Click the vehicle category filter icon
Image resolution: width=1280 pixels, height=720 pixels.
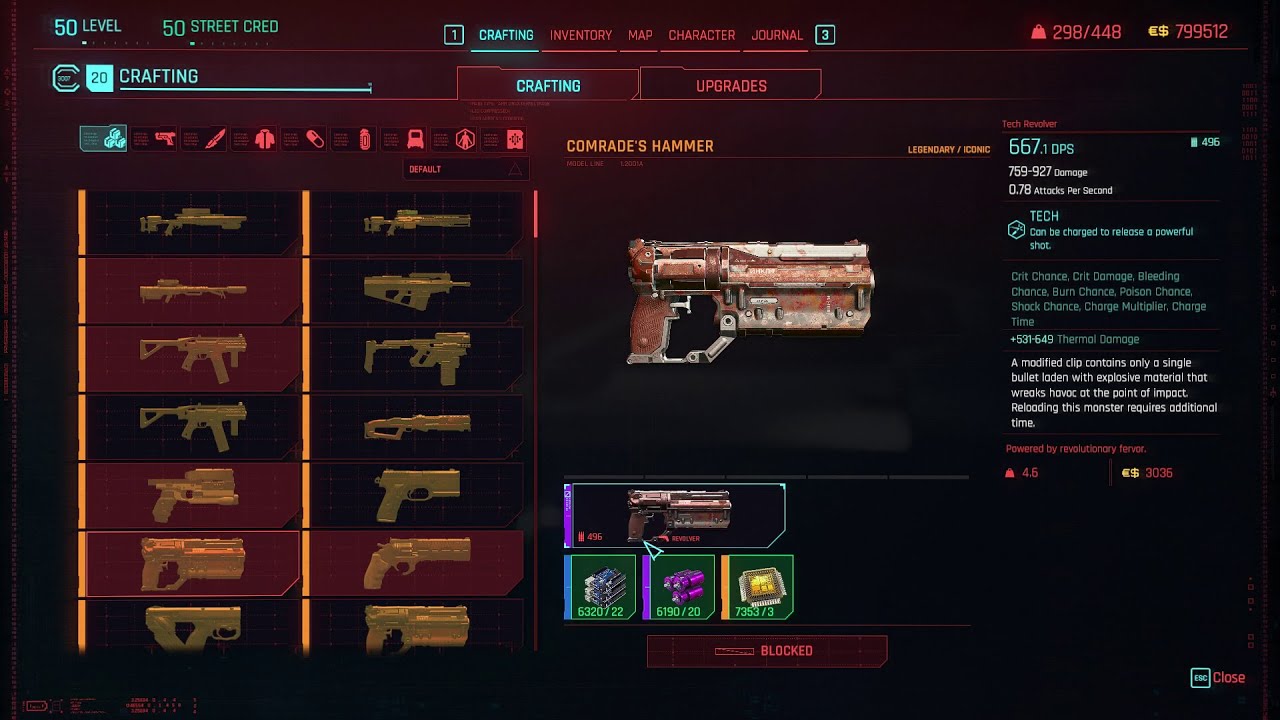click(x=414, y=139)
